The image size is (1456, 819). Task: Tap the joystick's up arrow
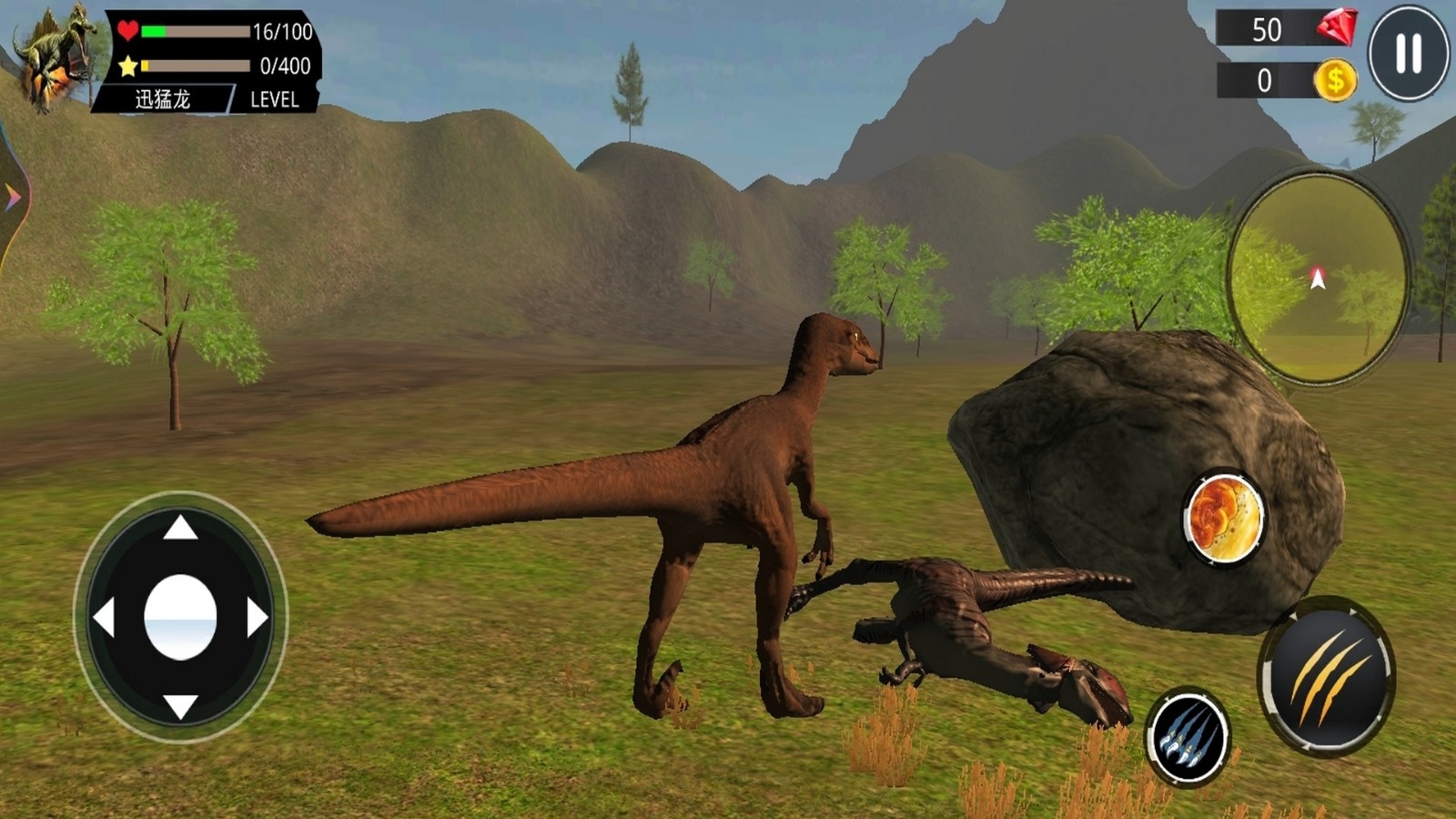click(180, 527)
